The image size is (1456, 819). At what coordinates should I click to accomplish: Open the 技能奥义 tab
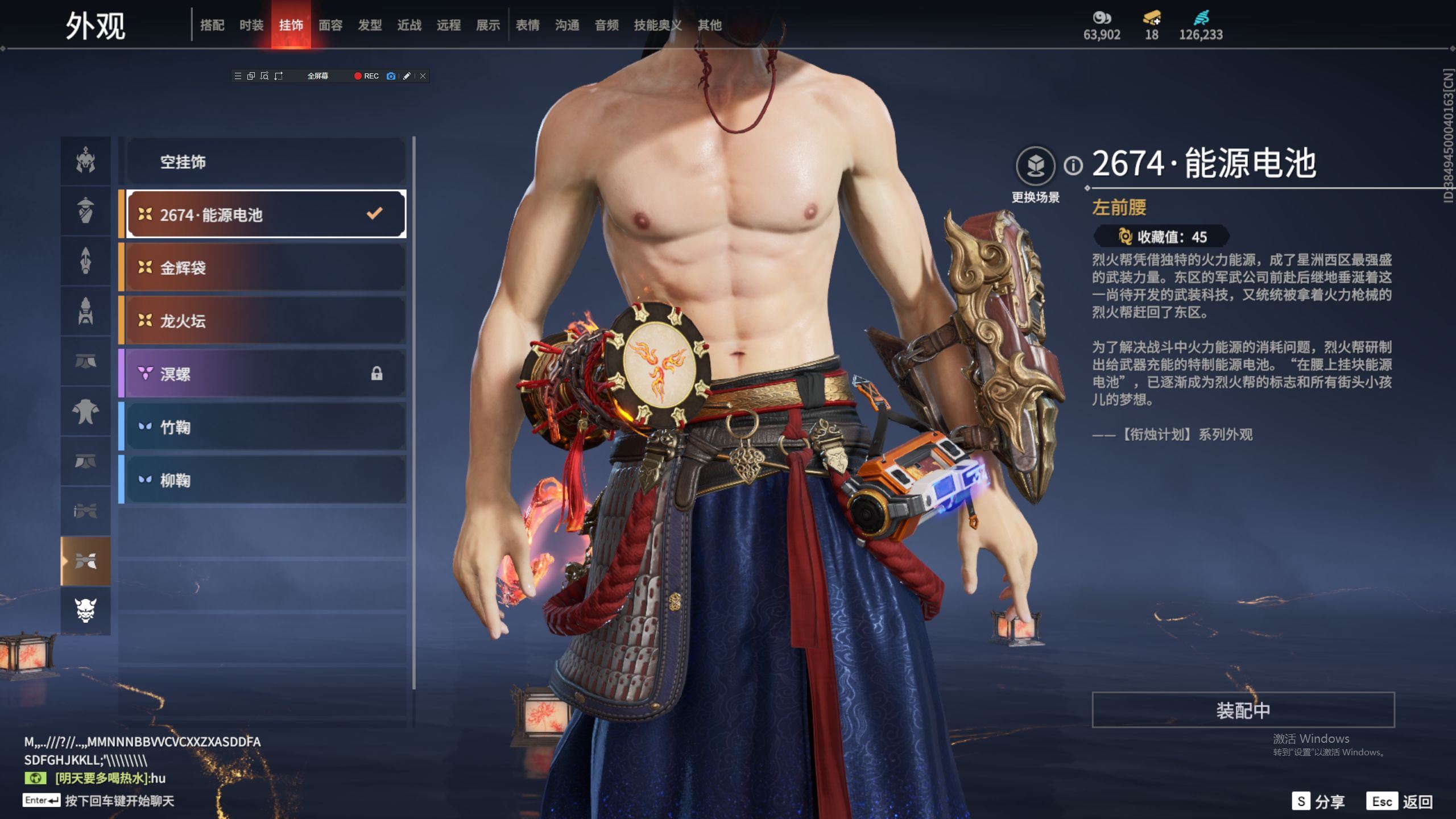[x=657, y=25]
